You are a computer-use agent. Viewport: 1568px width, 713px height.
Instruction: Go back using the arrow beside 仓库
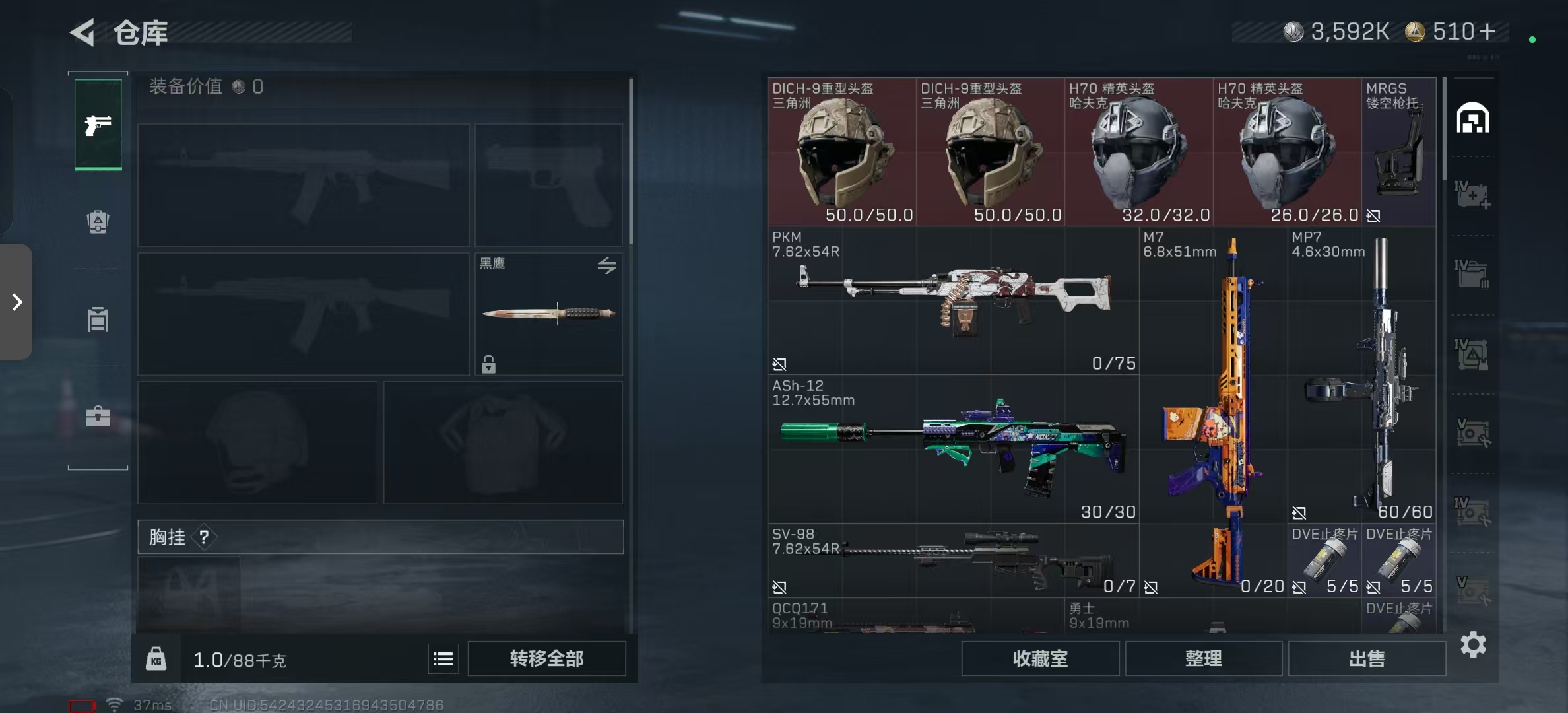83,32
